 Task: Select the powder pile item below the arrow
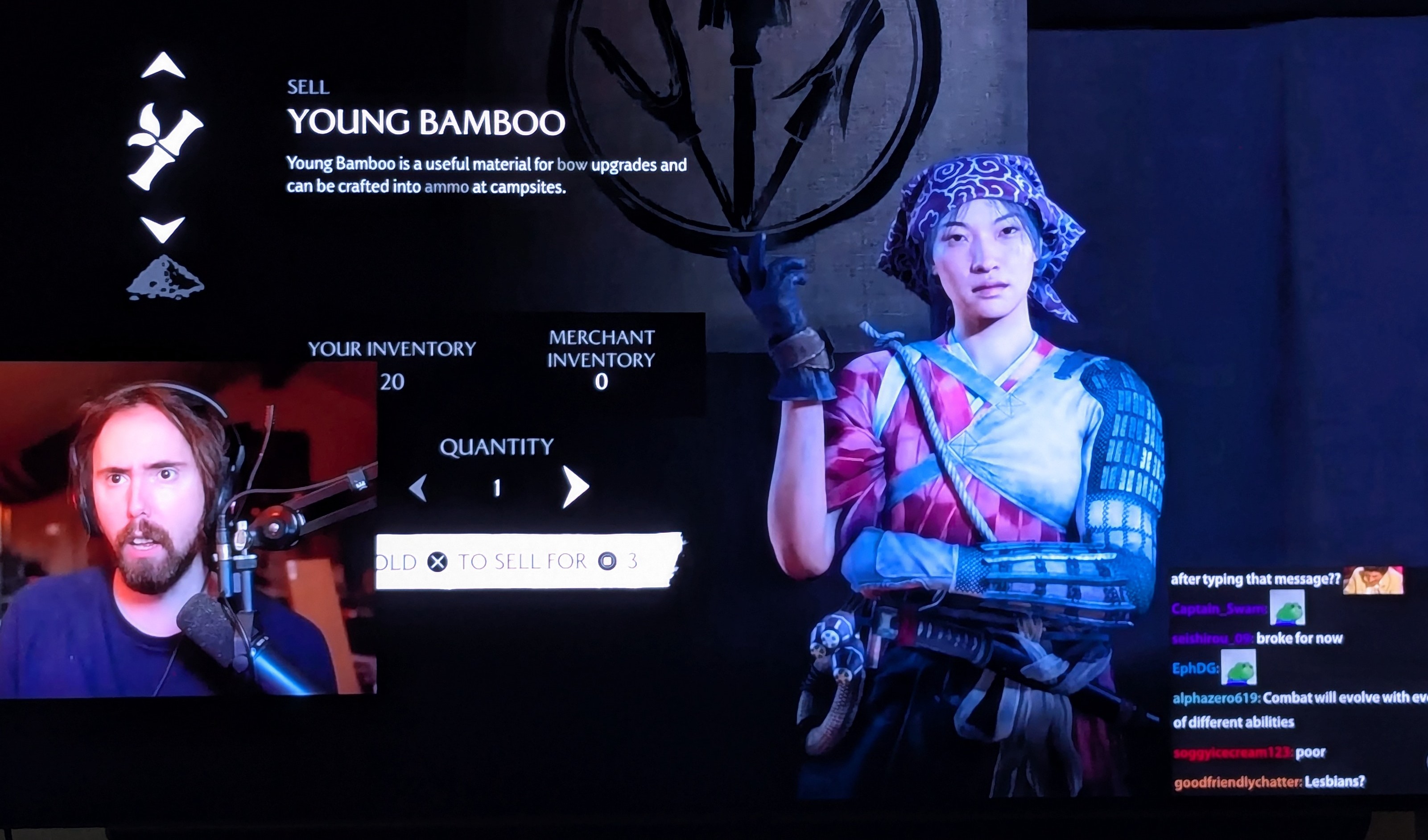click(165, 278)
